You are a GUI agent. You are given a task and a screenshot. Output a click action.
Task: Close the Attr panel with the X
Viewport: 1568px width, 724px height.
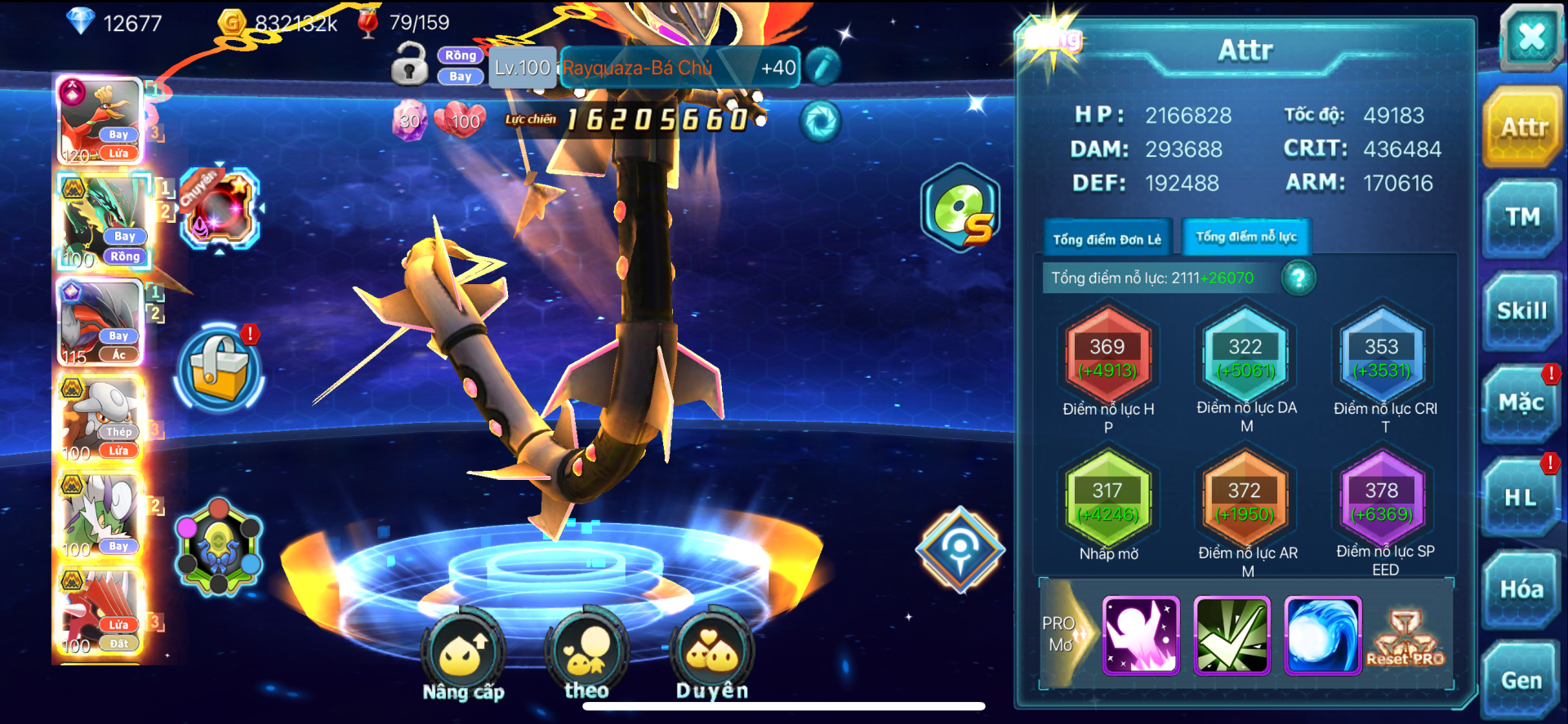click(x=1530, y=37)
